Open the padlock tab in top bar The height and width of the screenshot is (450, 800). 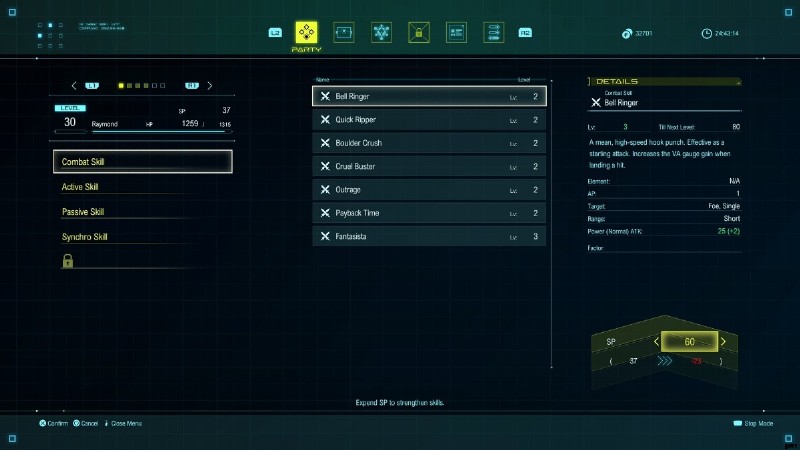[x=419, y=33]
